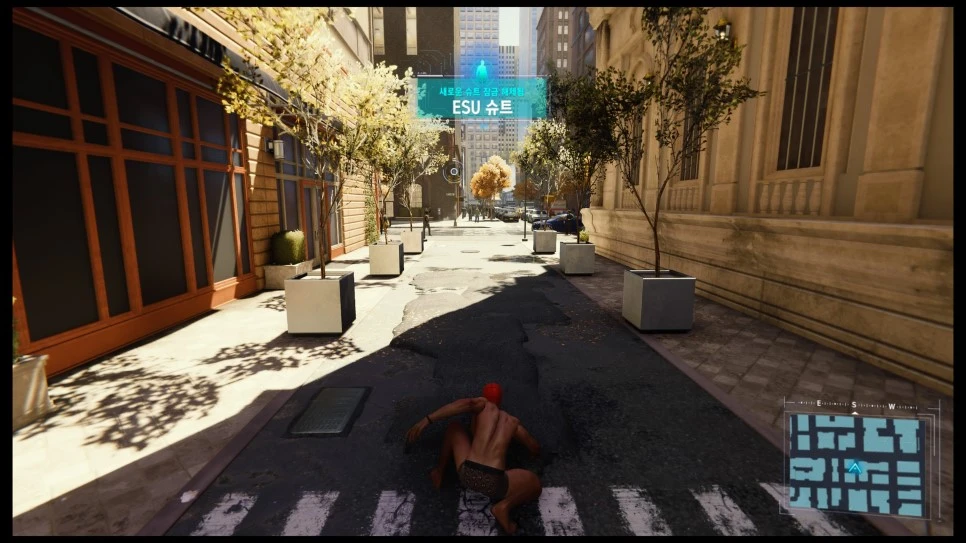This screenshot has width=966, height=543.
Task: Click the suit figure icon above the banner
Action: click(x=482, y=69)
